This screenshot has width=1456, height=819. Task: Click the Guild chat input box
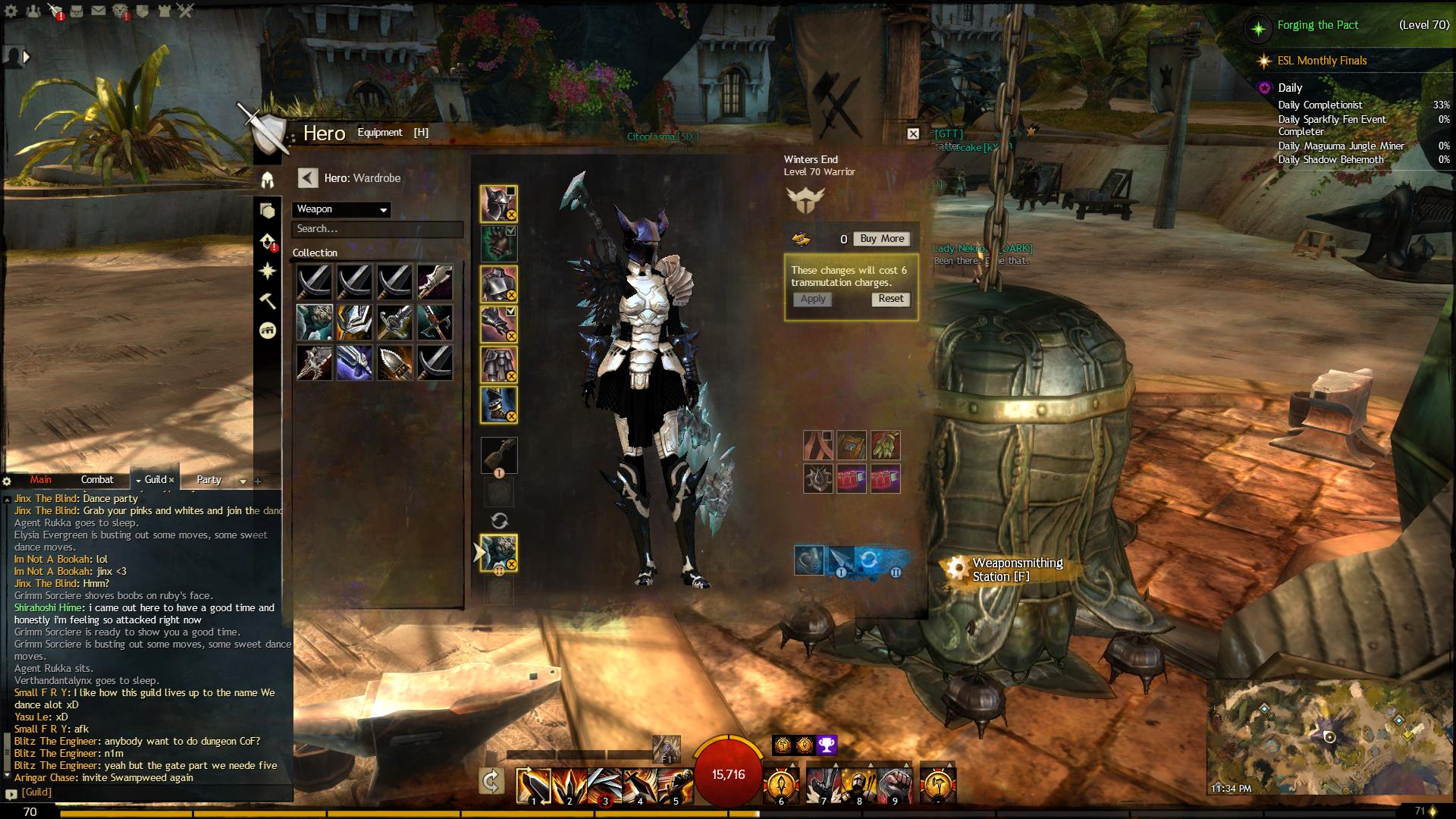click(152, 792)
